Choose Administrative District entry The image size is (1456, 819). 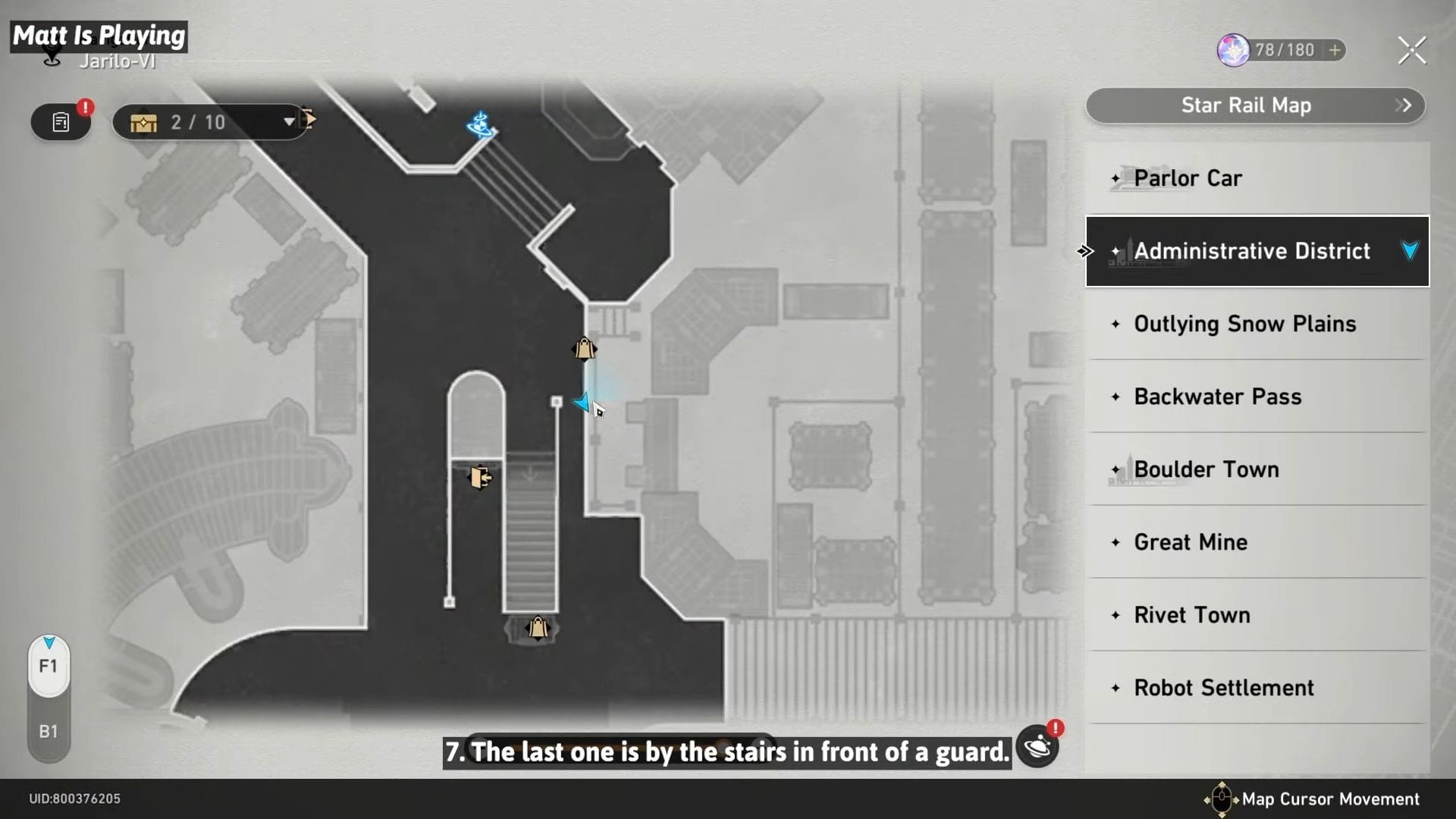pos(1257,251)
